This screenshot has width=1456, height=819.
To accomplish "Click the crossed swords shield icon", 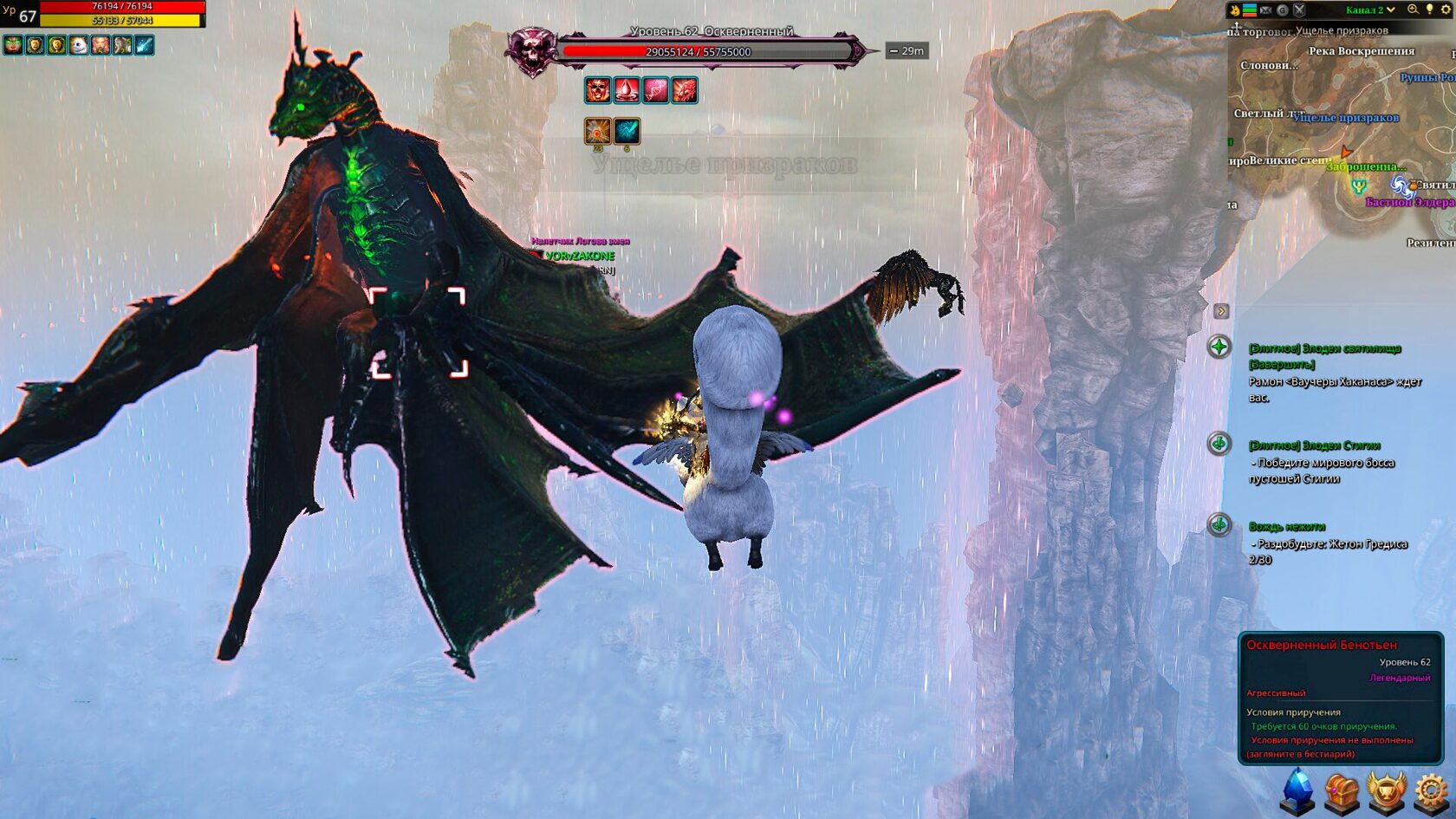I will [x=1299, y=10].
